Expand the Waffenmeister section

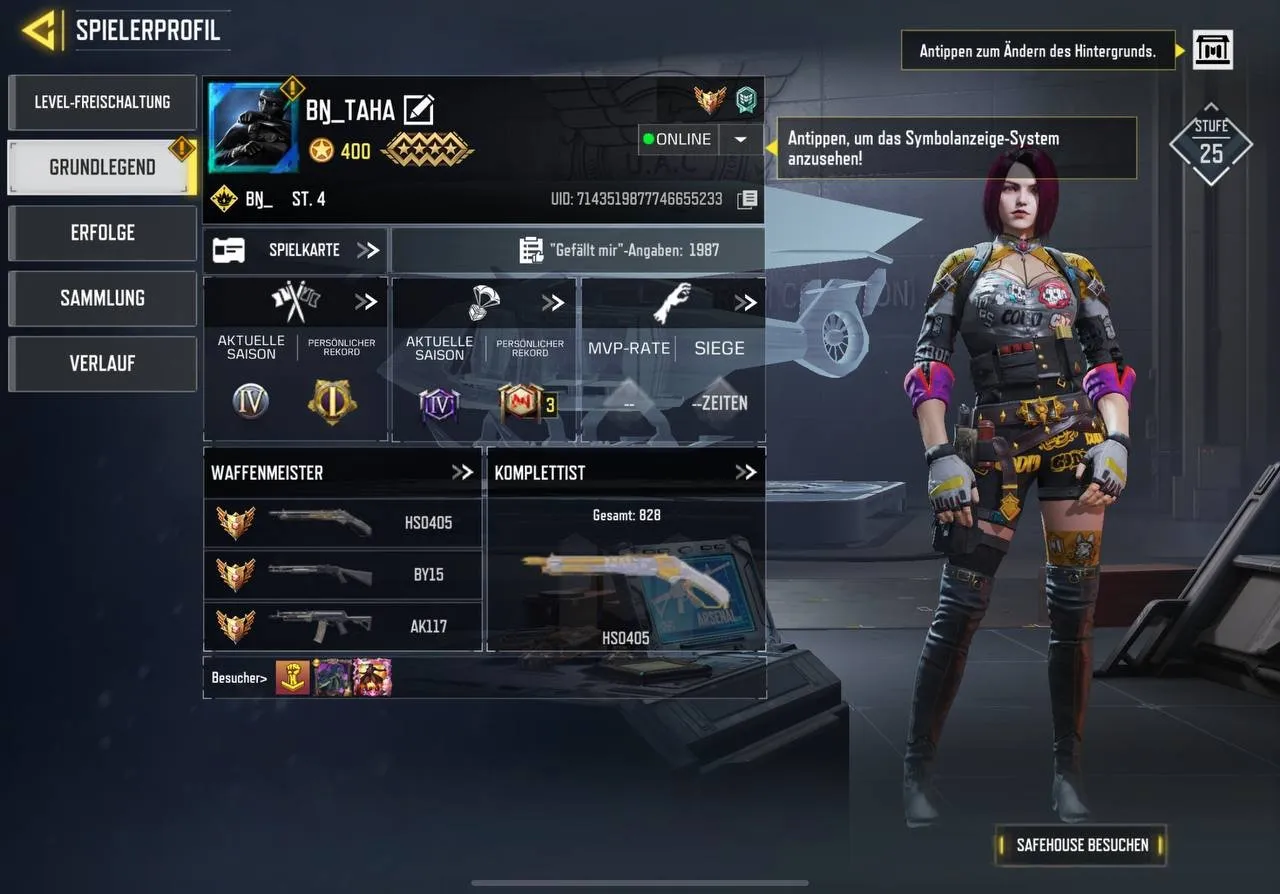[463, 471]
